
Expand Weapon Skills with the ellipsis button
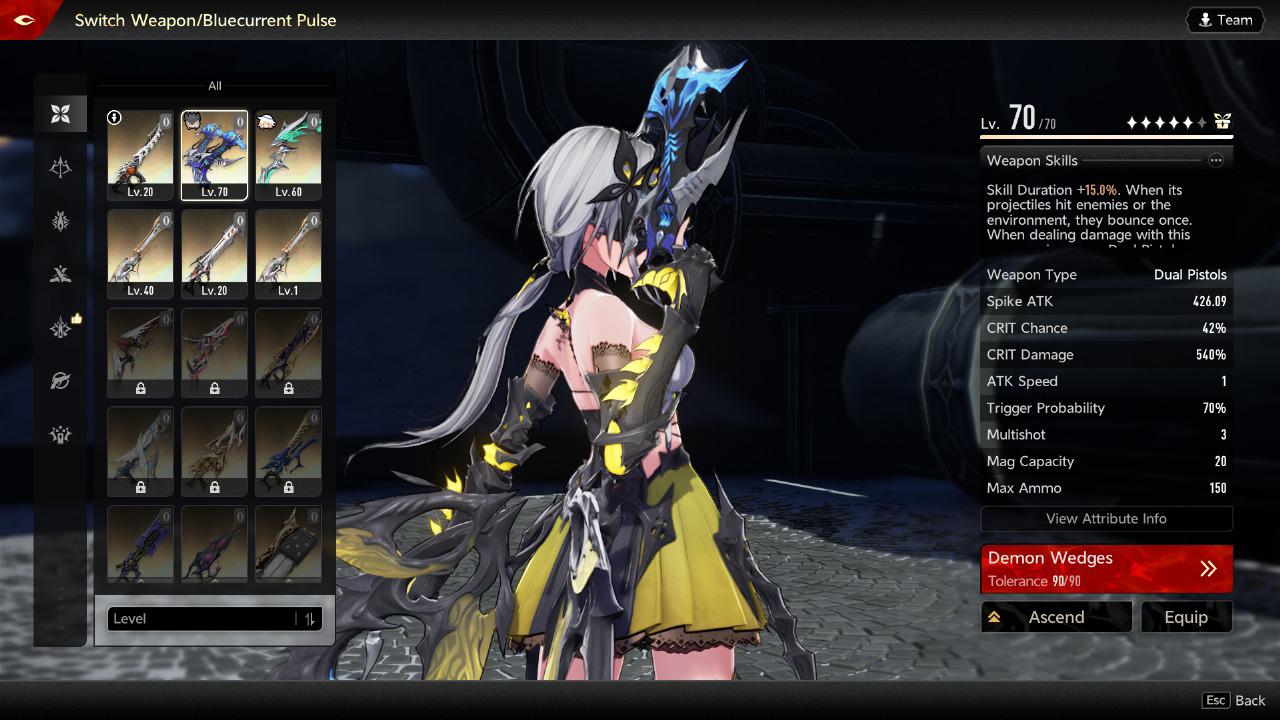click(1216, 160)
